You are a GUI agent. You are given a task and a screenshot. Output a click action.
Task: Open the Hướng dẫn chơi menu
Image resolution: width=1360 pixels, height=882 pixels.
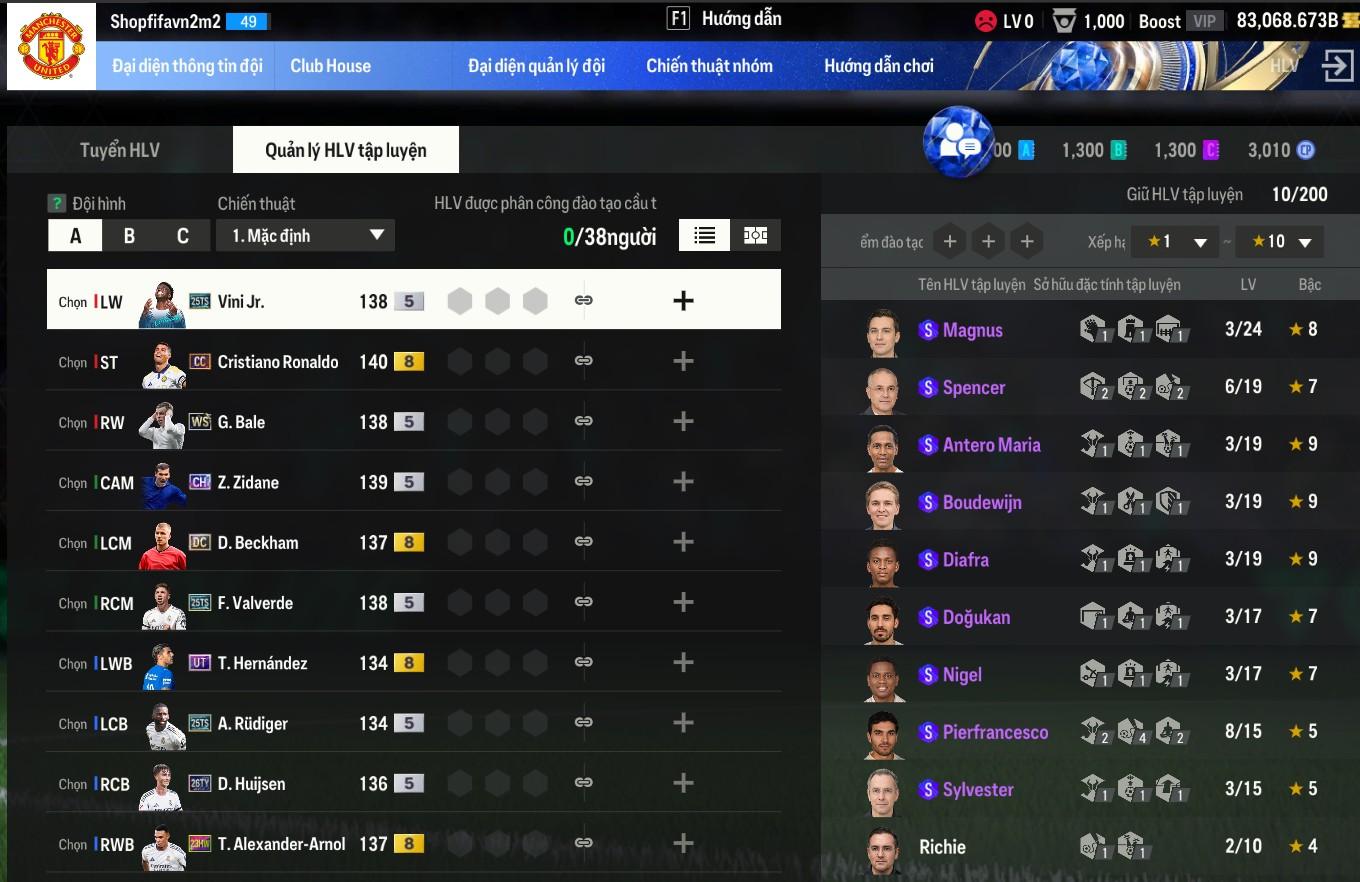click(878, 66)
